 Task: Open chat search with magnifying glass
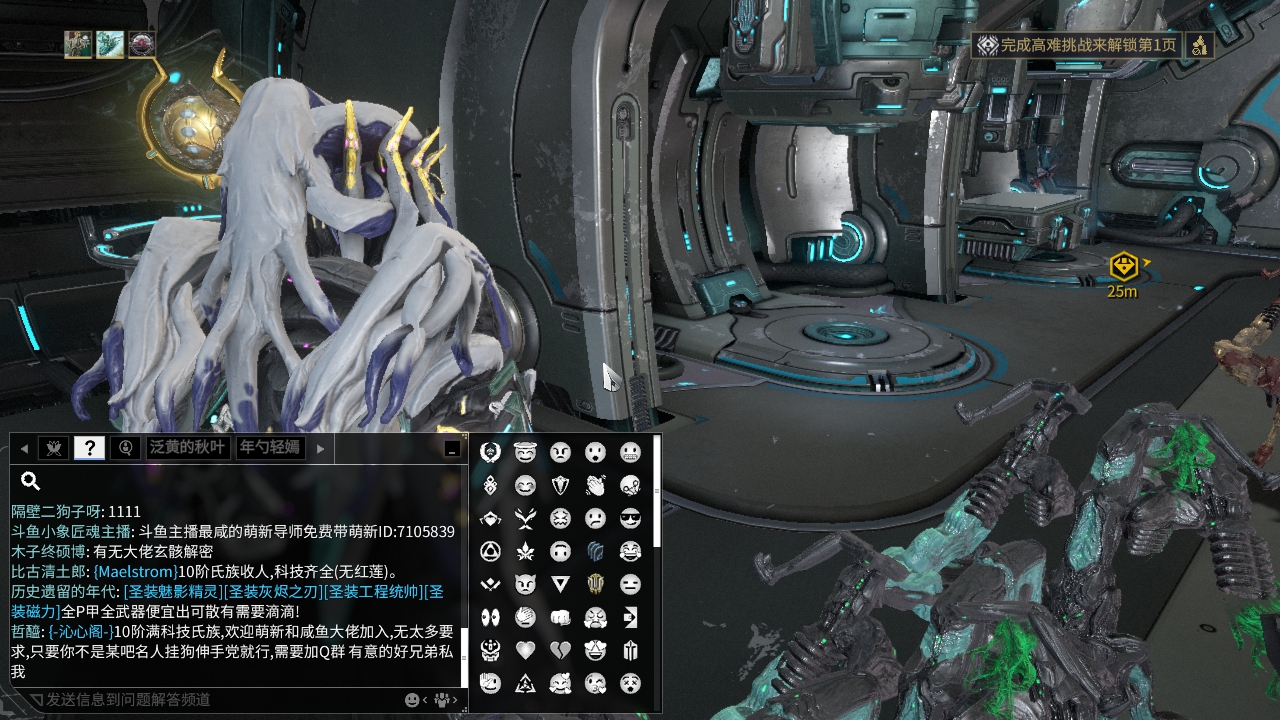coord(30,481)
